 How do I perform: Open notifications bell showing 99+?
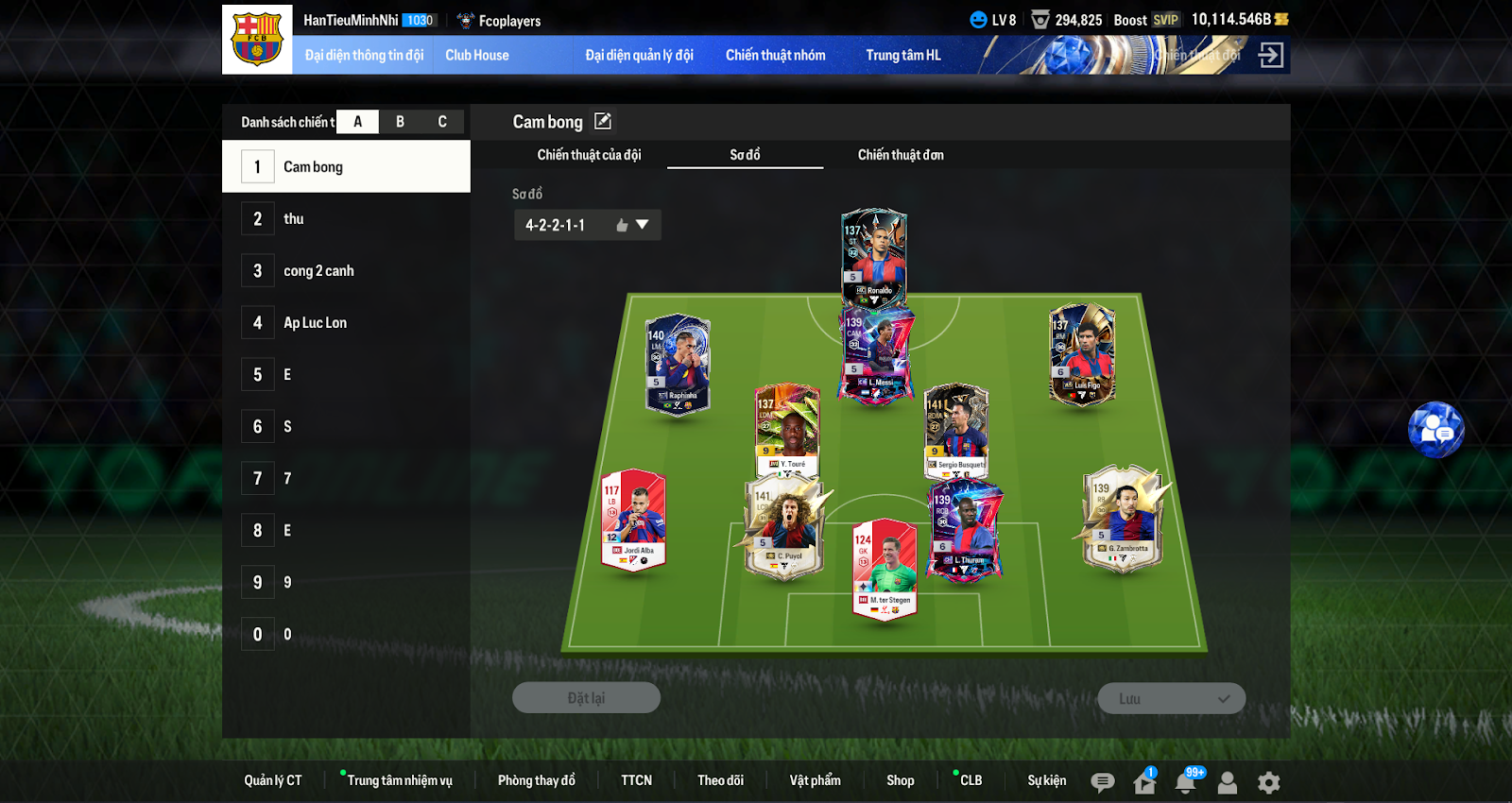tap(1187, 781)
